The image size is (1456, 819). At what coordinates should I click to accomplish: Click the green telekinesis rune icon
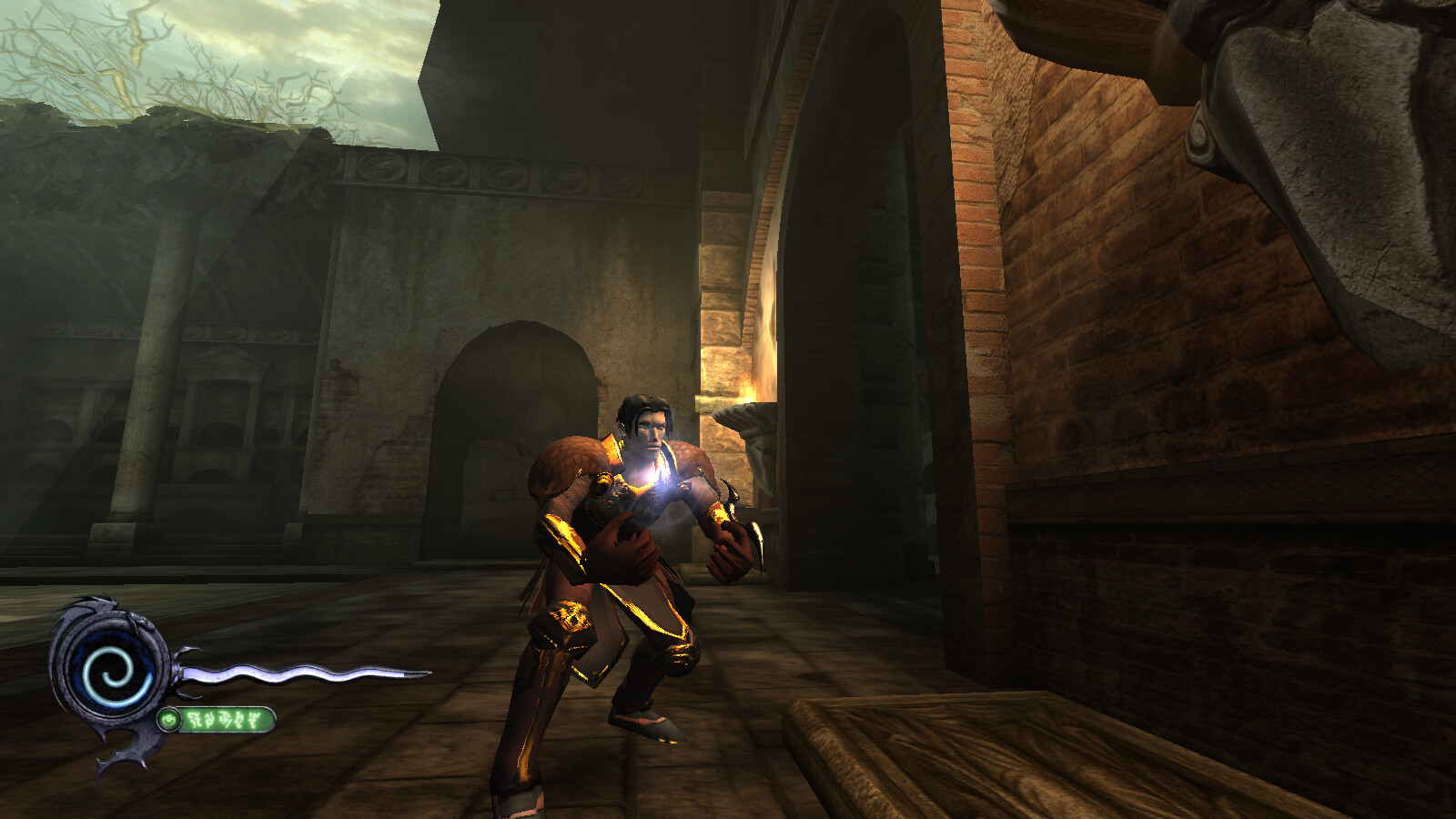click(x=169, y=721)
